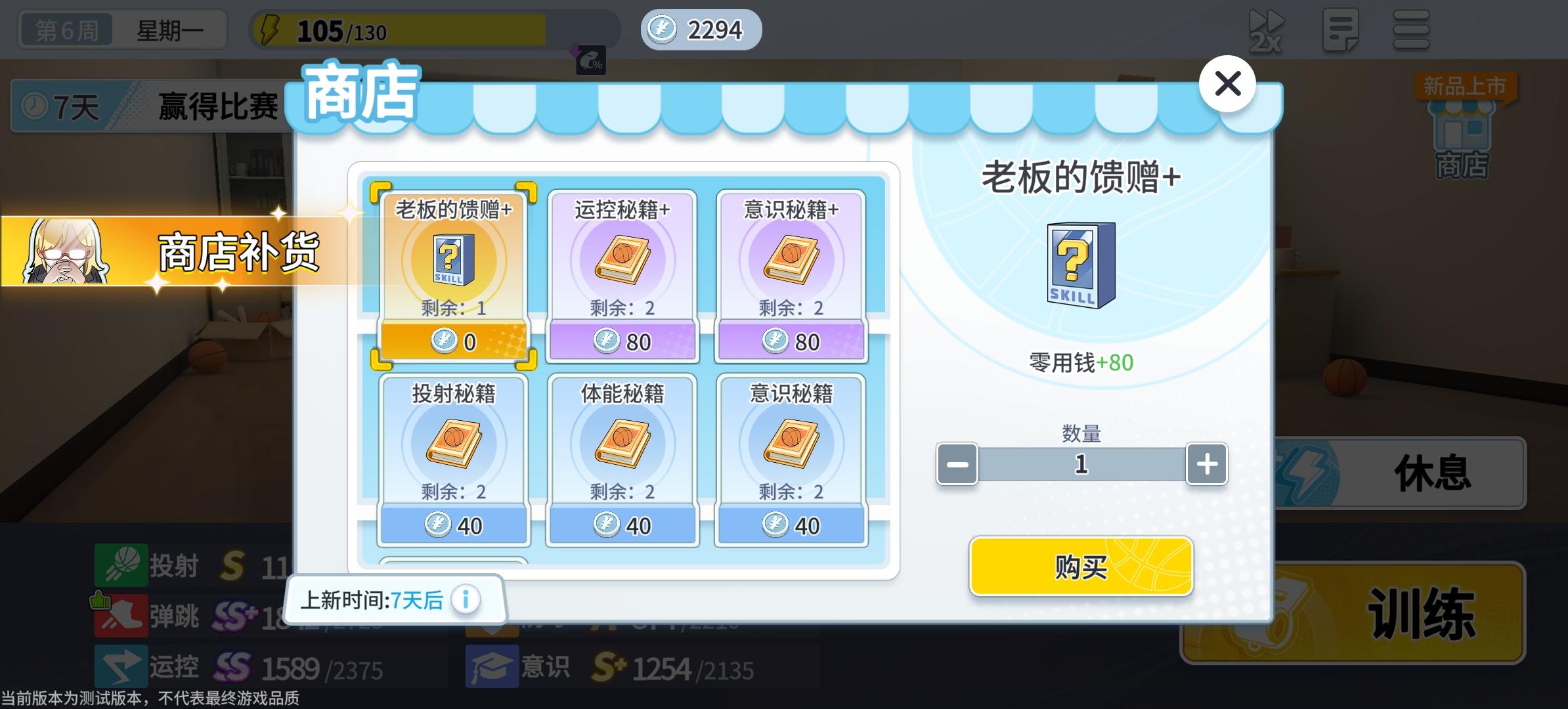The width and height of the screenshot is (1568, 709).
Task: Increase purchase quantity with plus stepper
Action: coord(1206,464)
